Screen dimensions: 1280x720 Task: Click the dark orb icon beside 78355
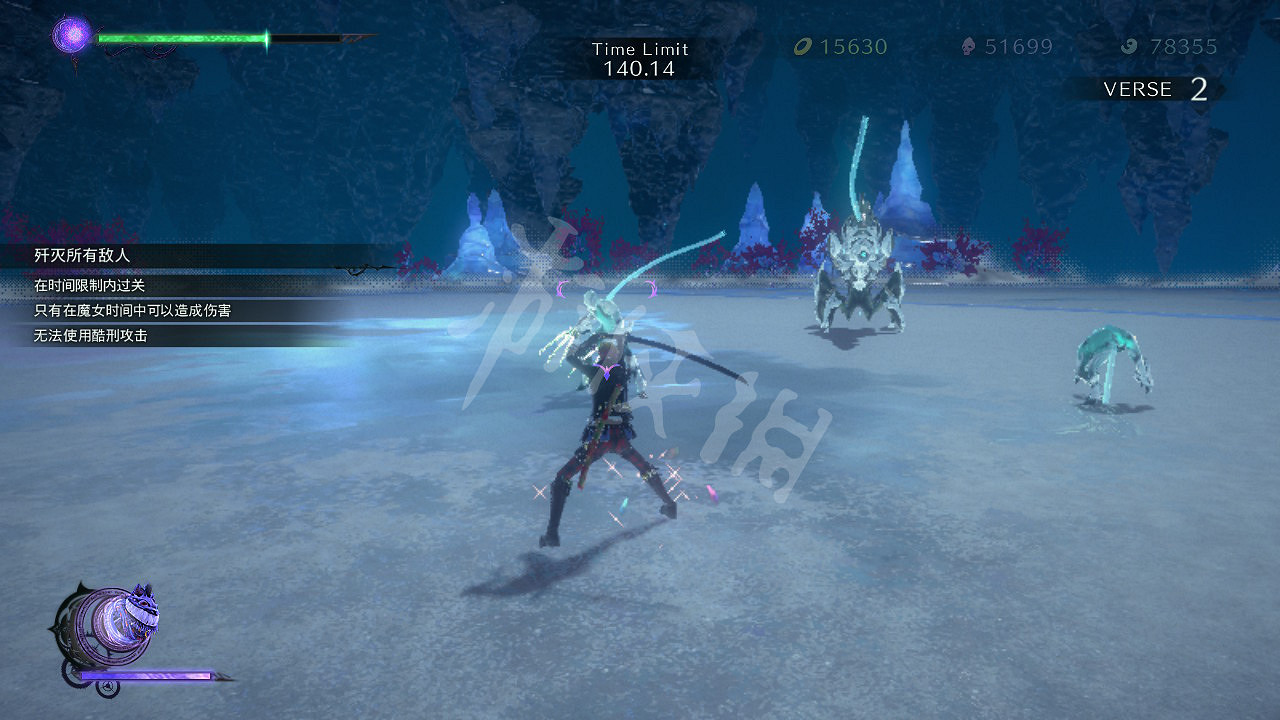pos(1129,46)
